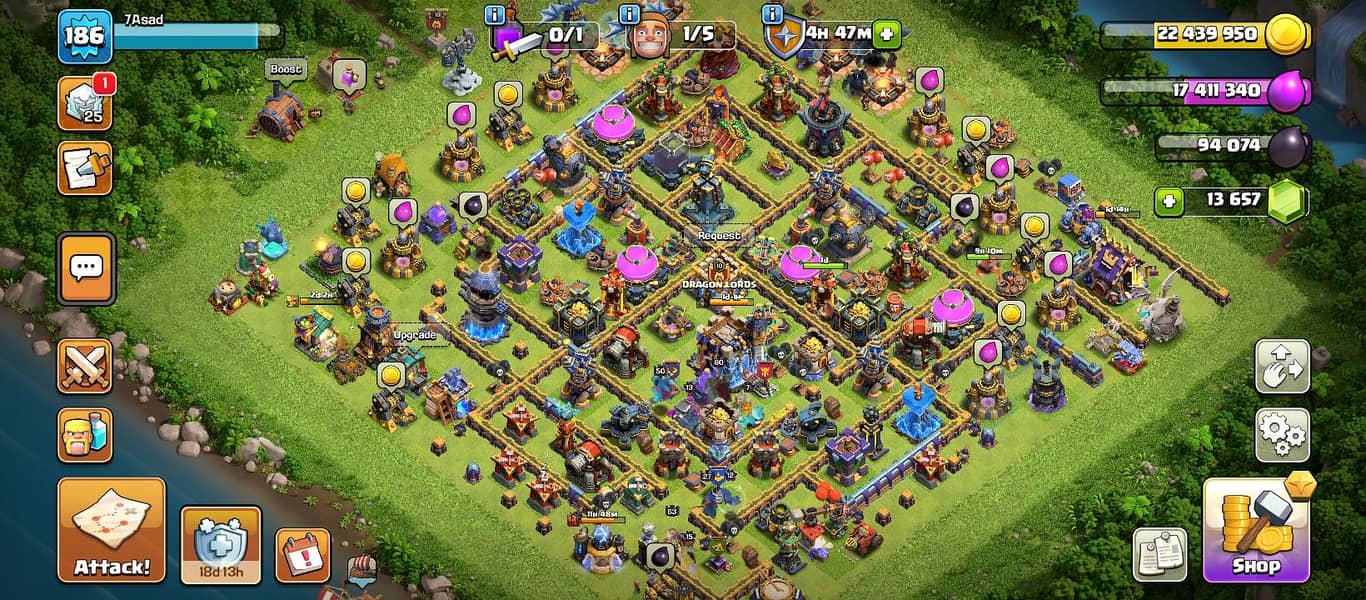
Task: Show info for the 0/1 sword counter
Action: (494, 14)
